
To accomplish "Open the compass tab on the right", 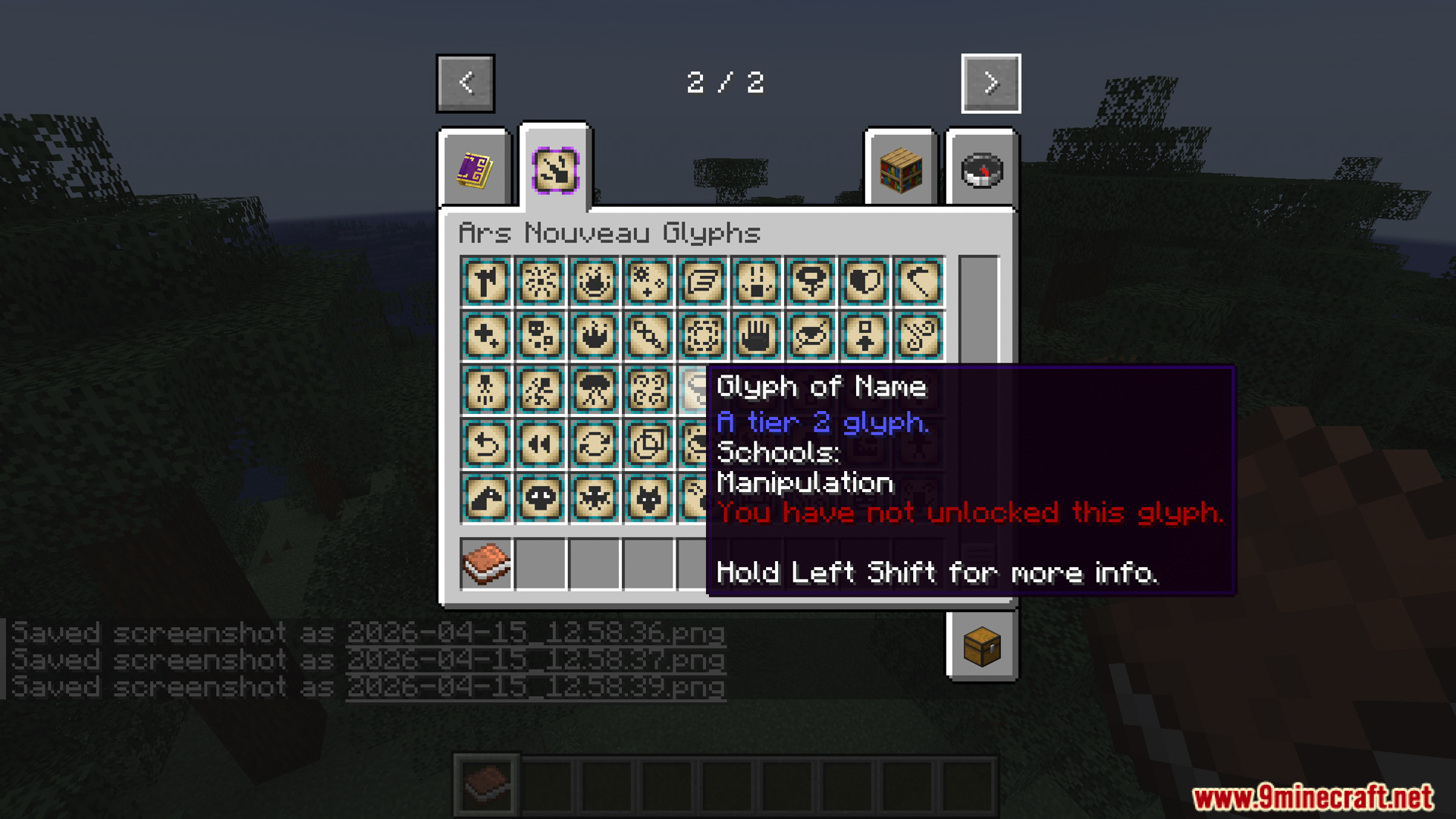I will coord(981,170).
